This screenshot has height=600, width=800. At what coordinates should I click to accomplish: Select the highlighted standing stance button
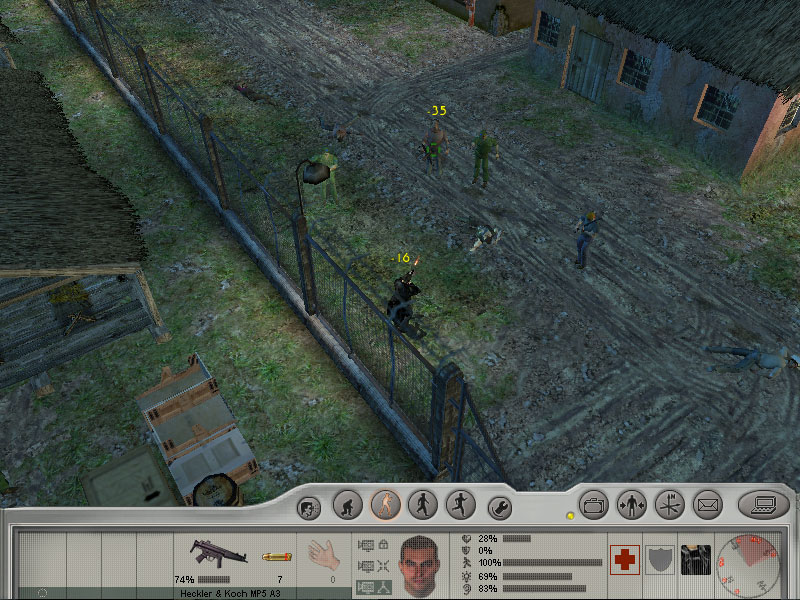[x=385, y=505]
